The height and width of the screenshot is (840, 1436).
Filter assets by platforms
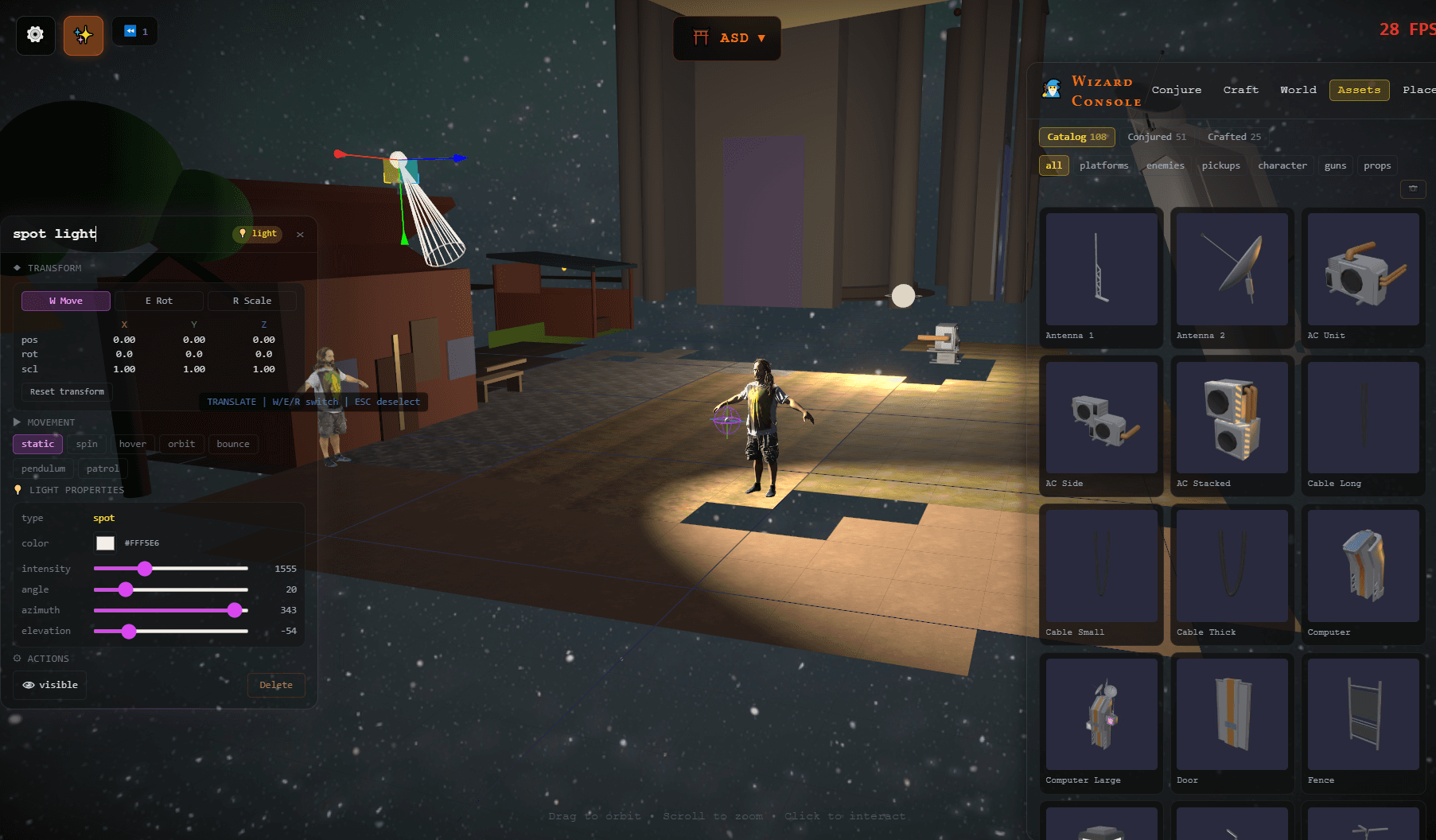[x=1103, y=165]
